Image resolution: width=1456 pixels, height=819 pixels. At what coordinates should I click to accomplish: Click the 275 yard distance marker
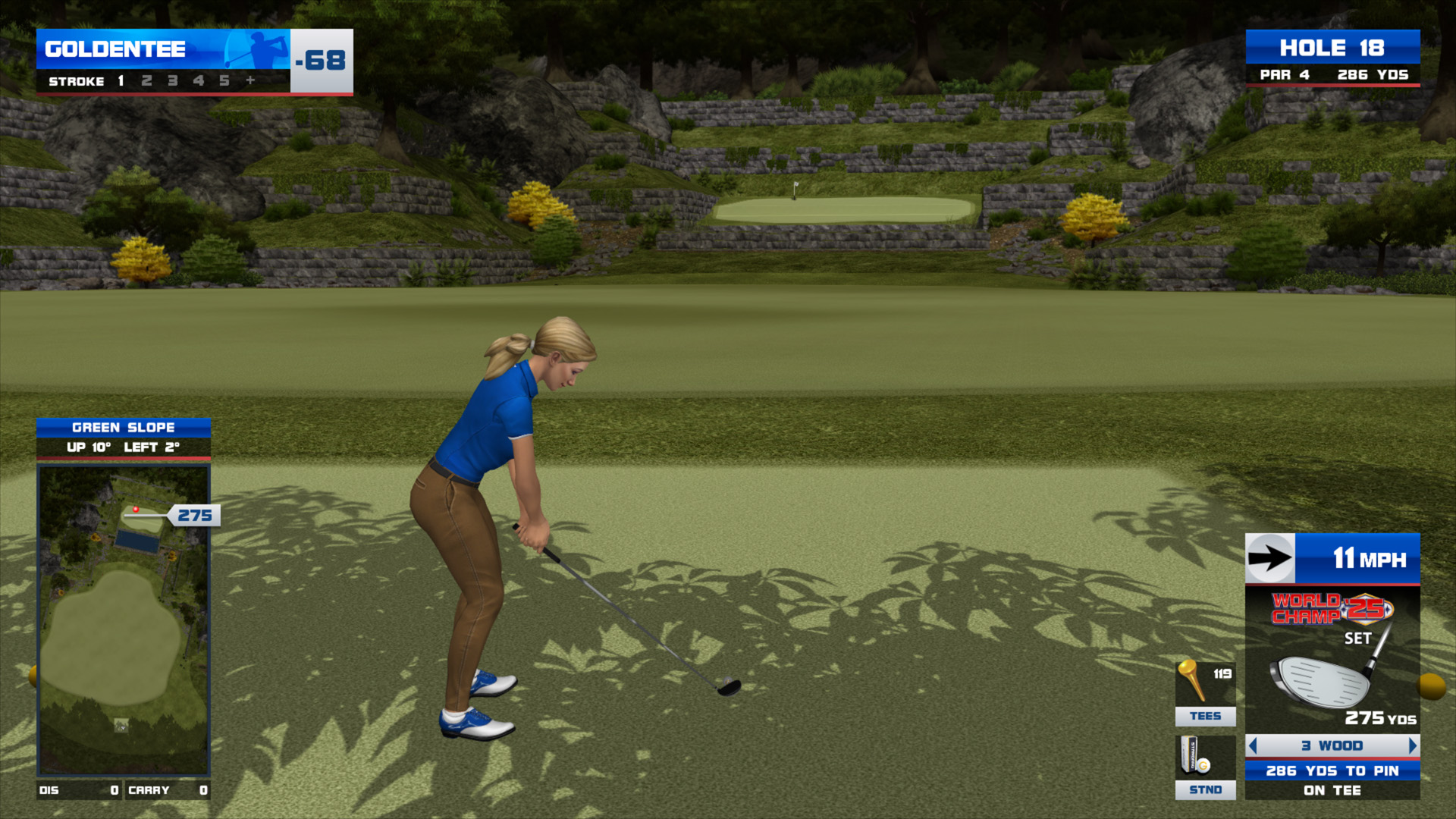(194, 516)
